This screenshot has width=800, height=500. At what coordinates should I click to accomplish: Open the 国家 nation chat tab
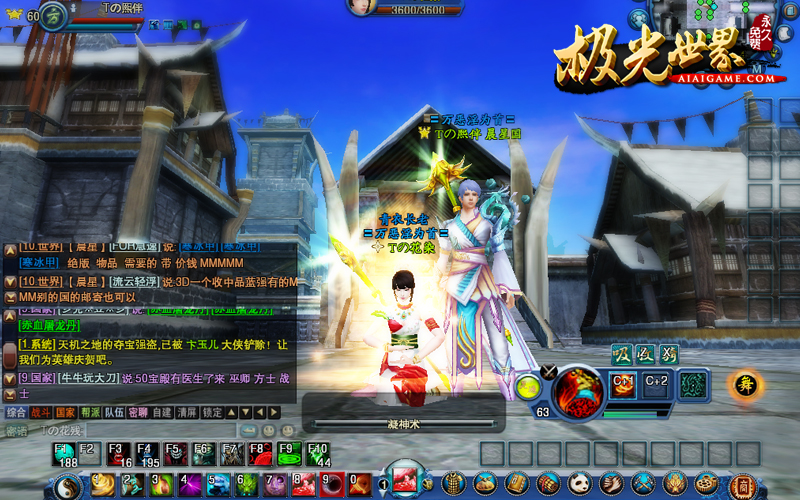tap(65, 412)
